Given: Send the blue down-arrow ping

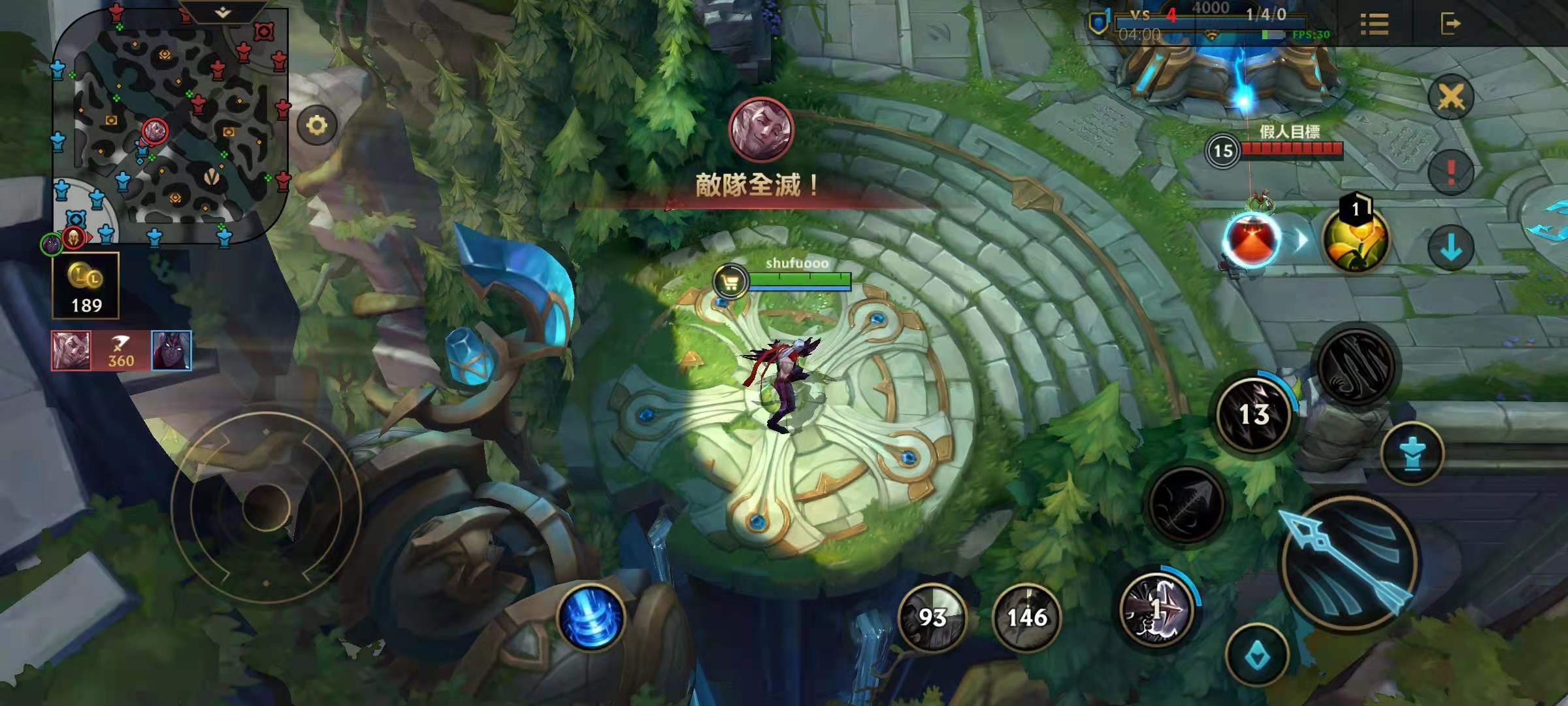Looking at the screenshot, I should 1450,248.
